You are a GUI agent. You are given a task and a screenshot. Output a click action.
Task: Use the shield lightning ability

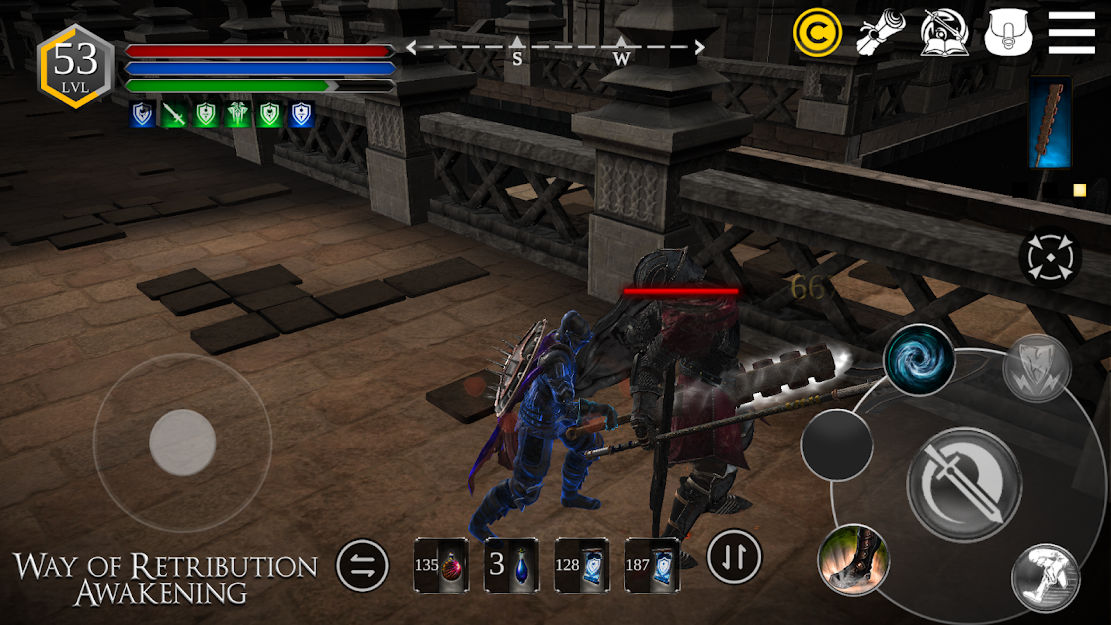click(x=1037, y=369)
